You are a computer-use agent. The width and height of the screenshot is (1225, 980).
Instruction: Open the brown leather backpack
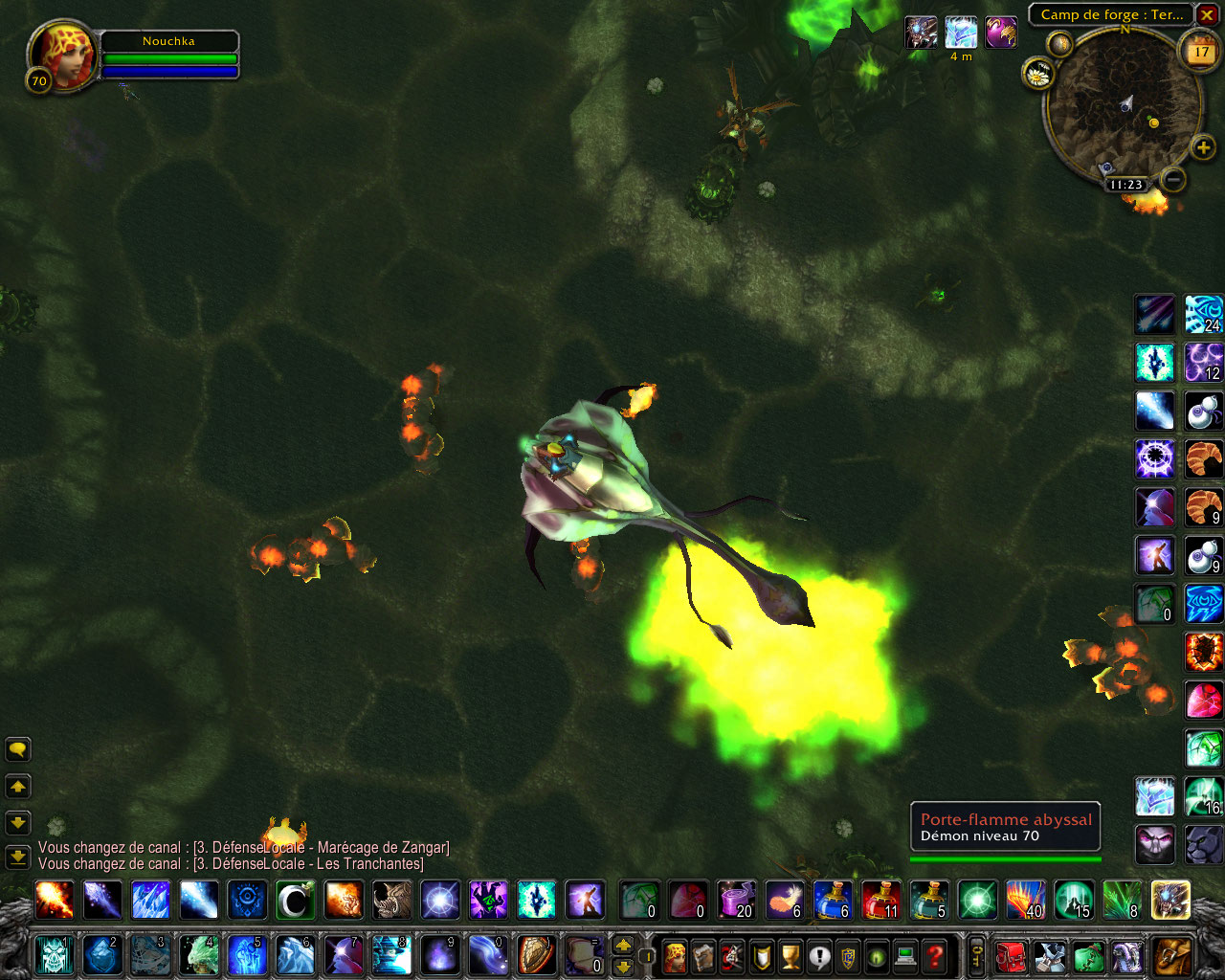(x=1172, y=954)
